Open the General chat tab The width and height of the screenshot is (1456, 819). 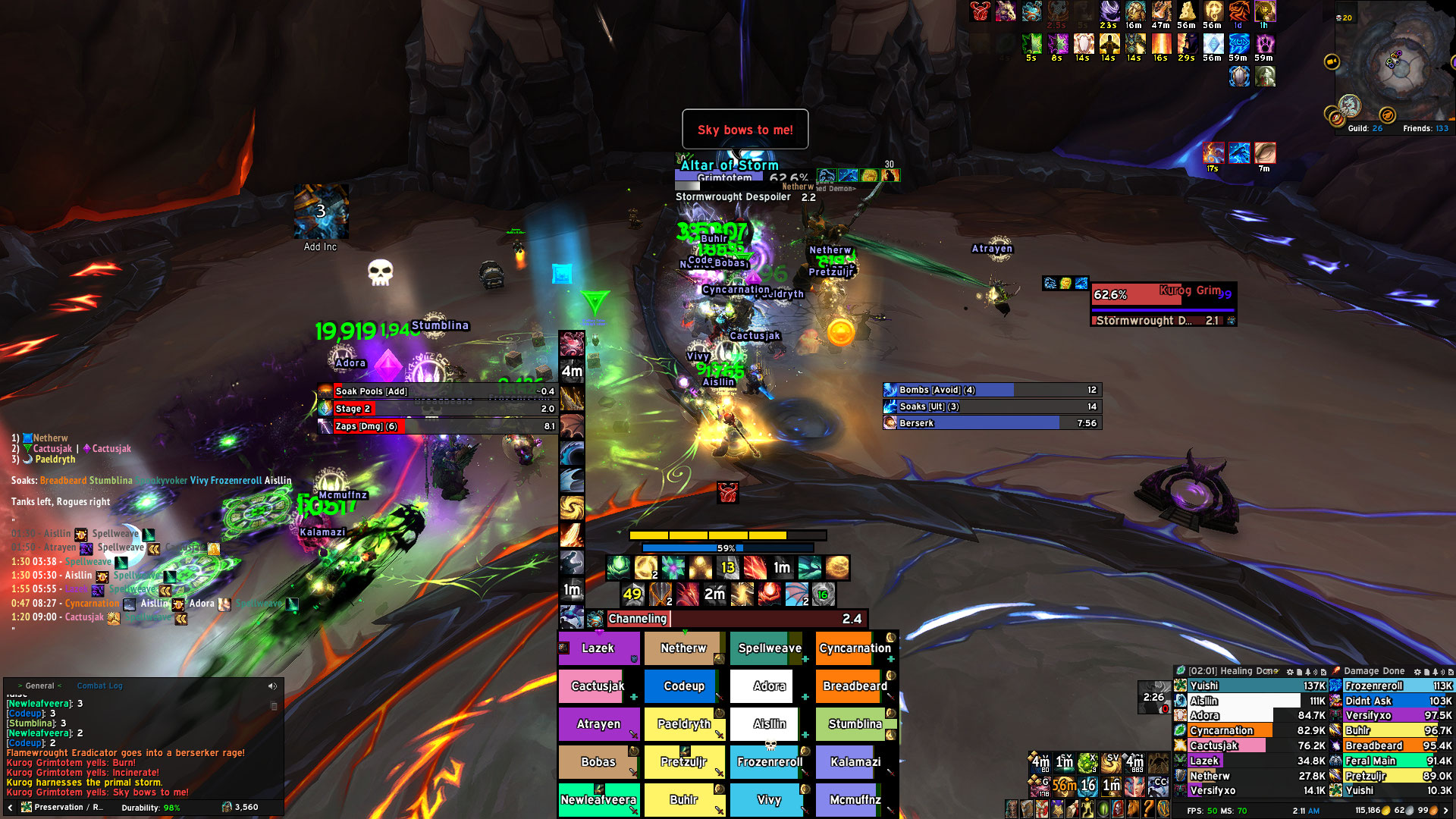pyautogui.click(x=39, y=686)
